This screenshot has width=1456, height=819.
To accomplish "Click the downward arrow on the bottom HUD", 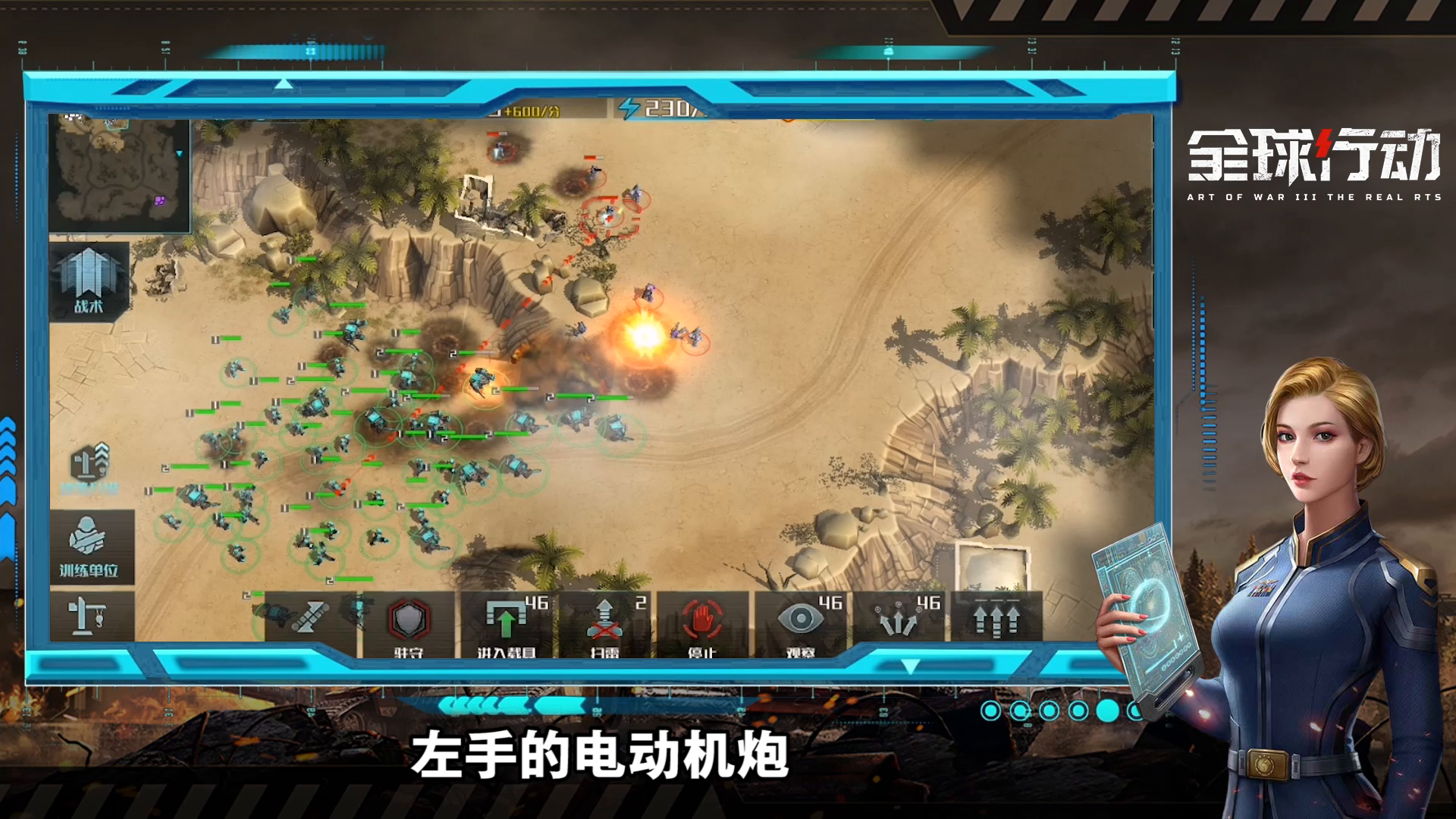I will click(910, 664).
